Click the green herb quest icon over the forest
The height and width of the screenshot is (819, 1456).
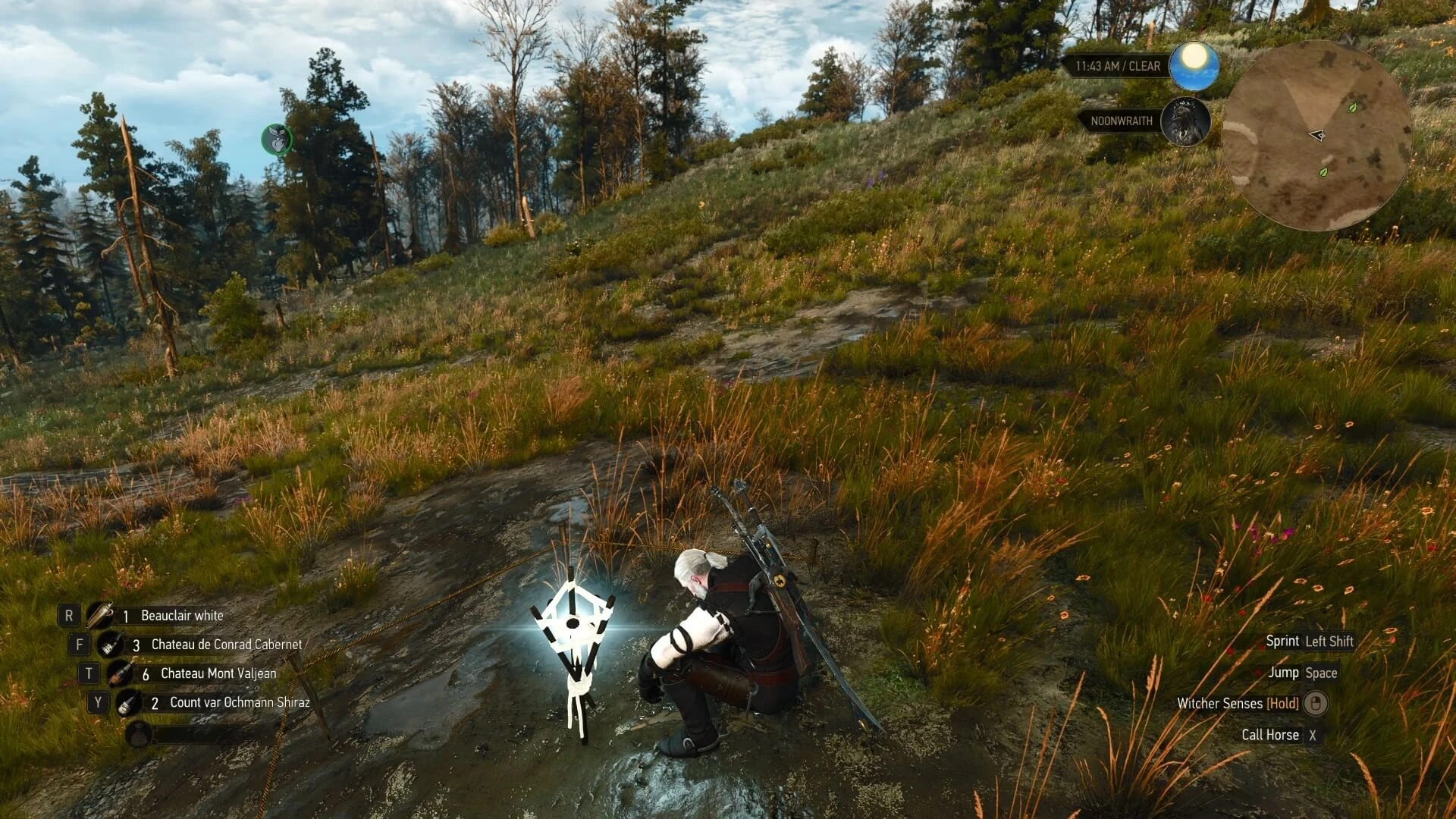pos(277,138)
